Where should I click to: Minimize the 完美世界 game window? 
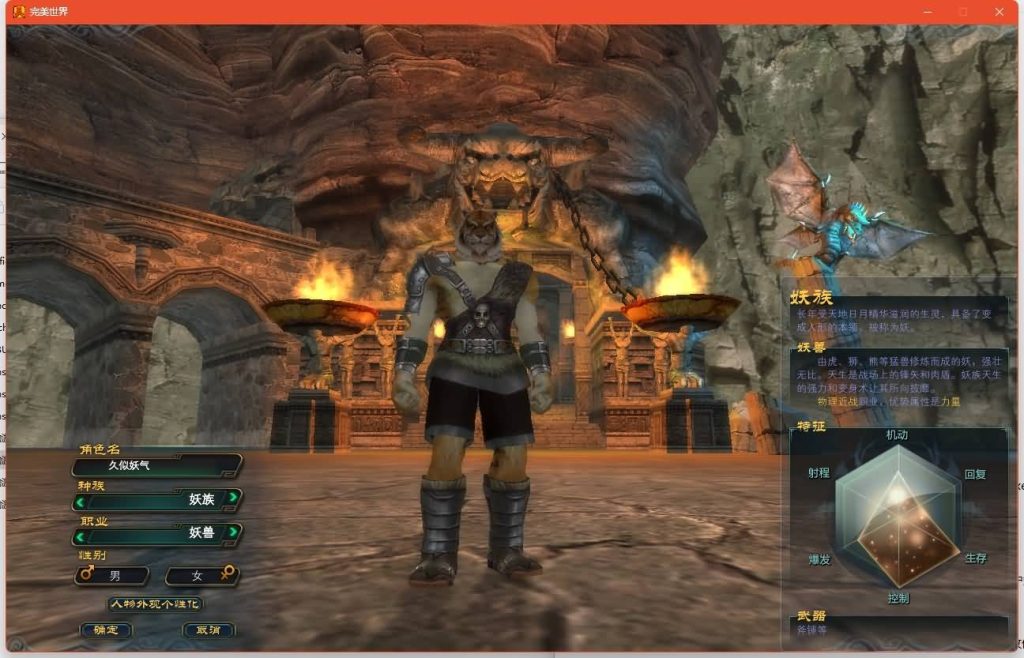click(927, 12)
